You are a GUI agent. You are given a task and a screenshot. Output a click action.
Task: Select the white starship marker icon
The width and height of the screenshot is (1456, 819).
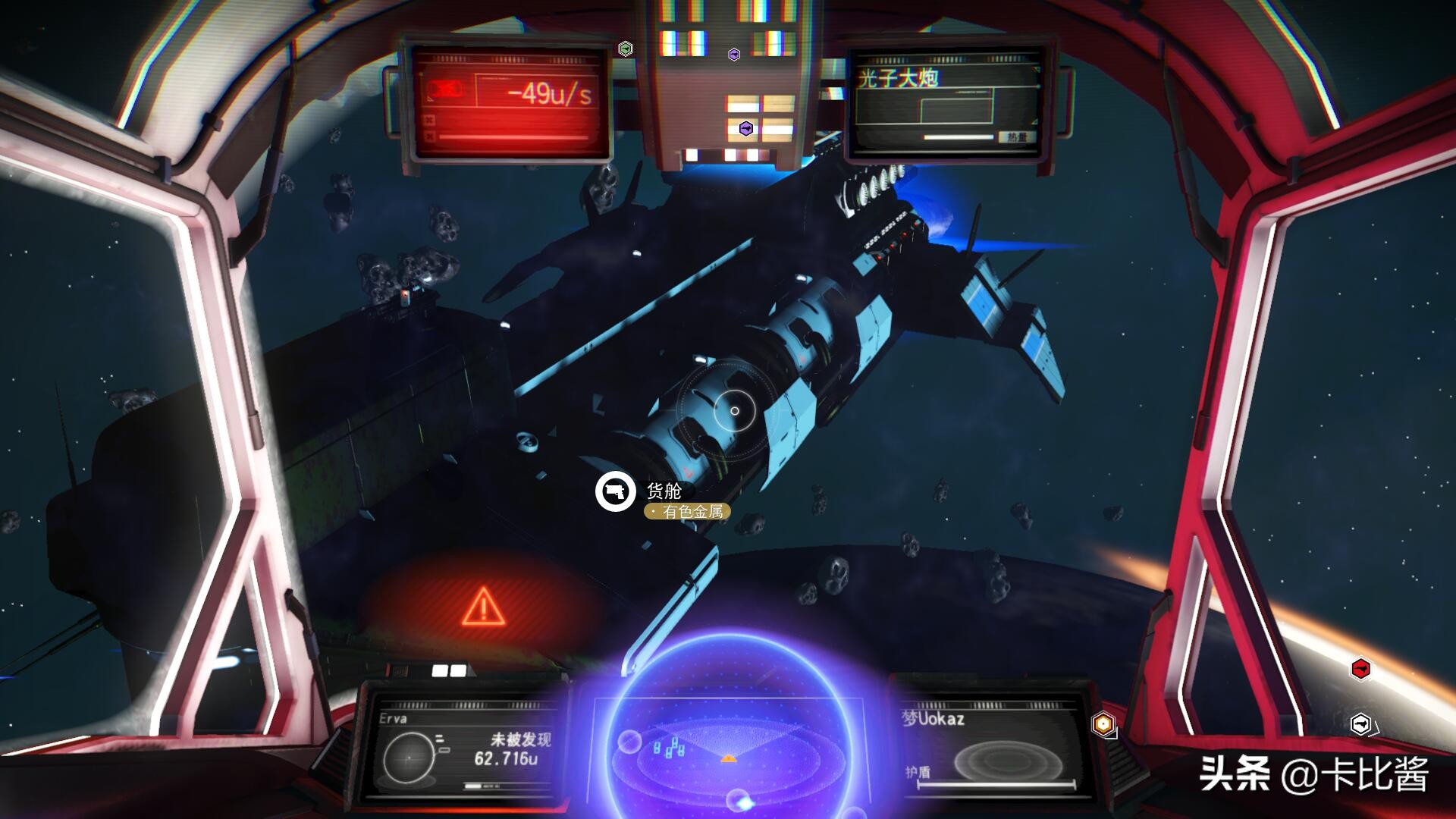(x=1361, y=723)
